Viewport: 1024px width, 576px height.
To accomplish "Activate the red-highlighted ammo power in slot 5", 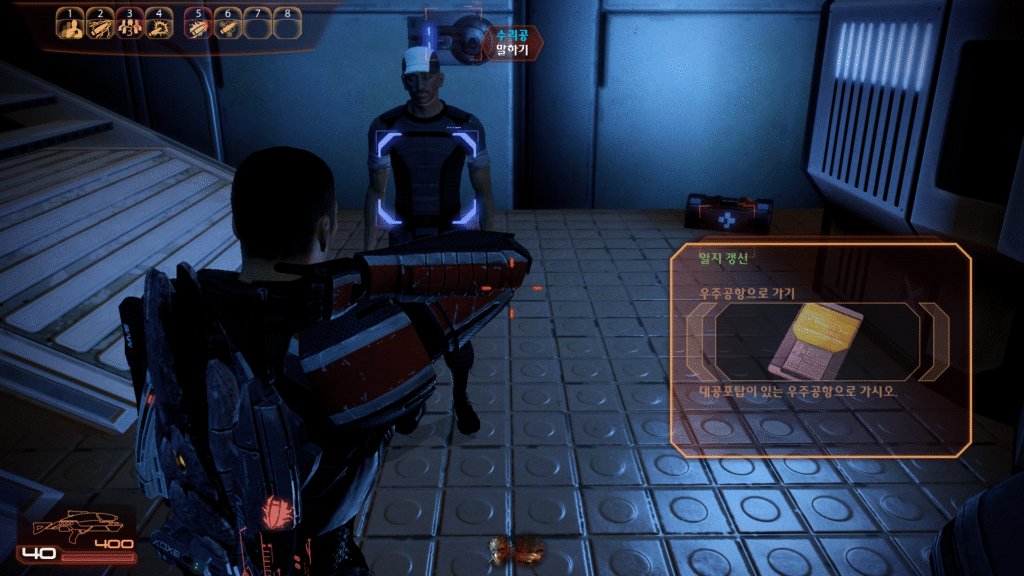I will pyautogui.click(x=198, y=27).
